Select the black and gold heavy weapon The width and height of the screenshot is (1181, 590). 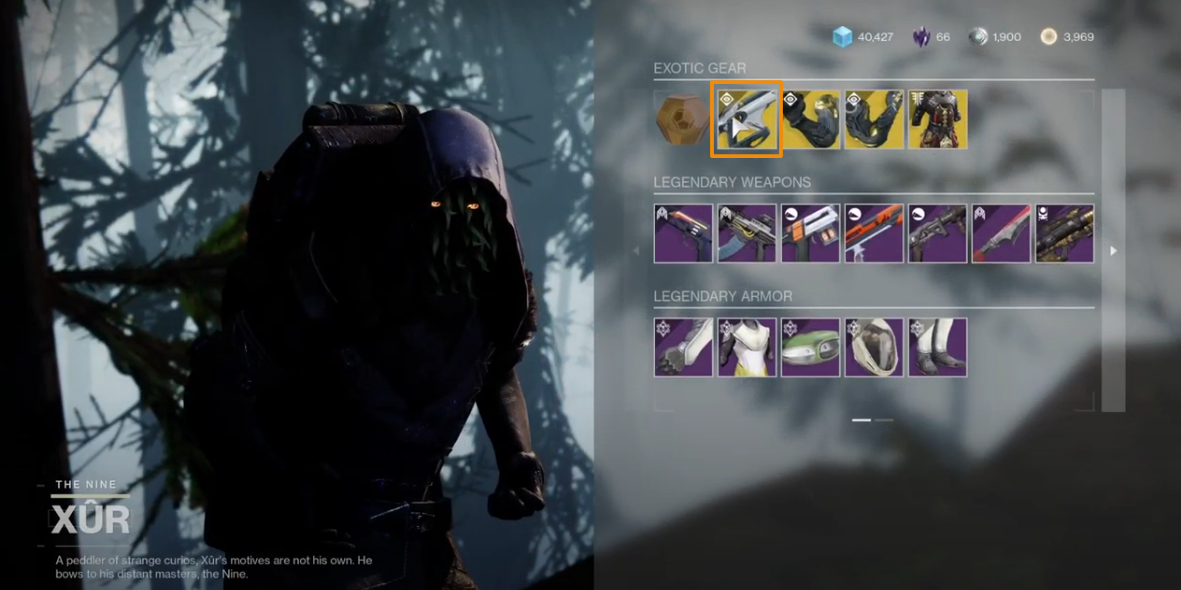pyautogui.click(x=1065, y=234)
